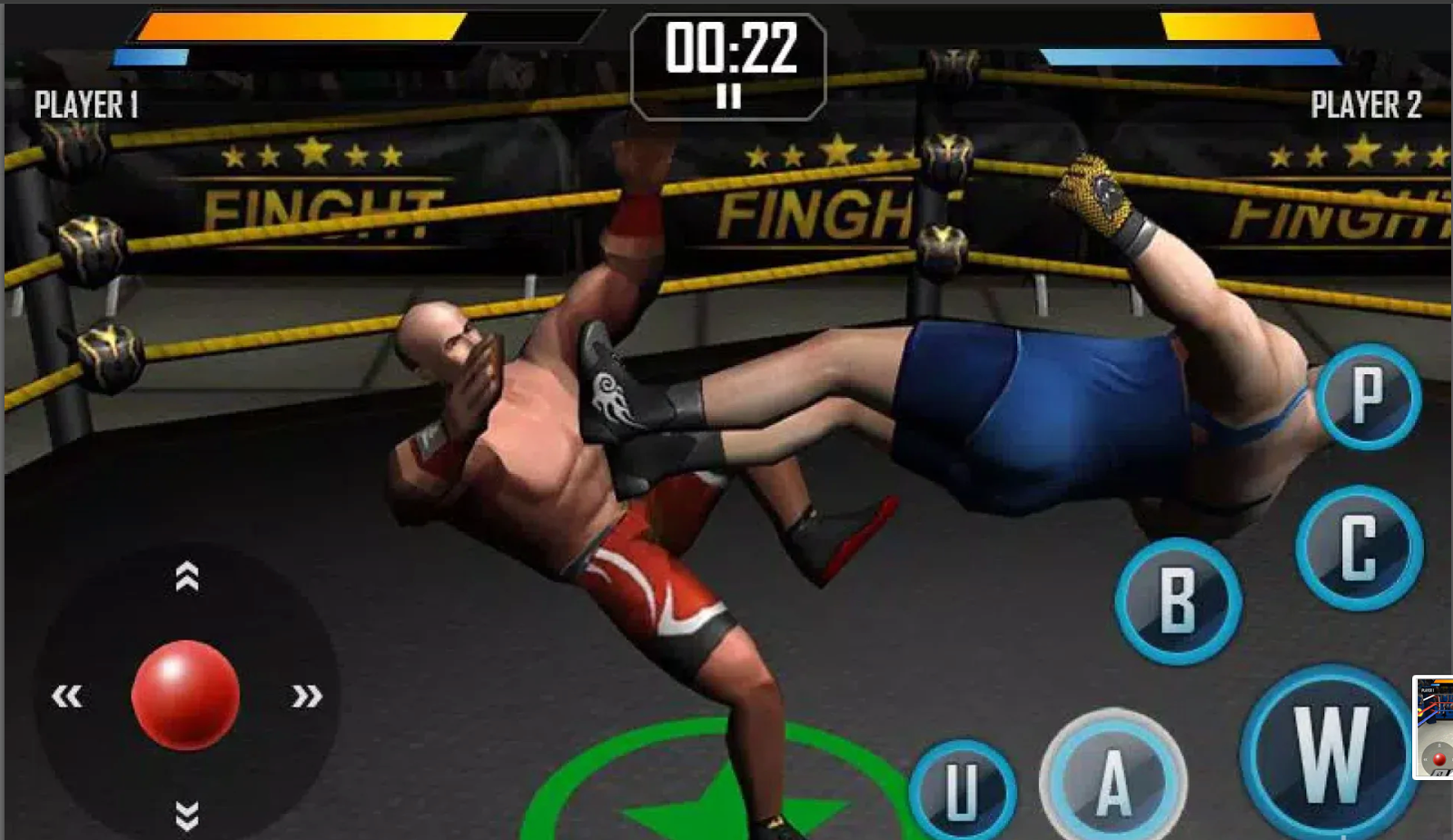Tap the upward double-chevron on the joystick
Screen dimensions: 1453x840
[187, 578]
